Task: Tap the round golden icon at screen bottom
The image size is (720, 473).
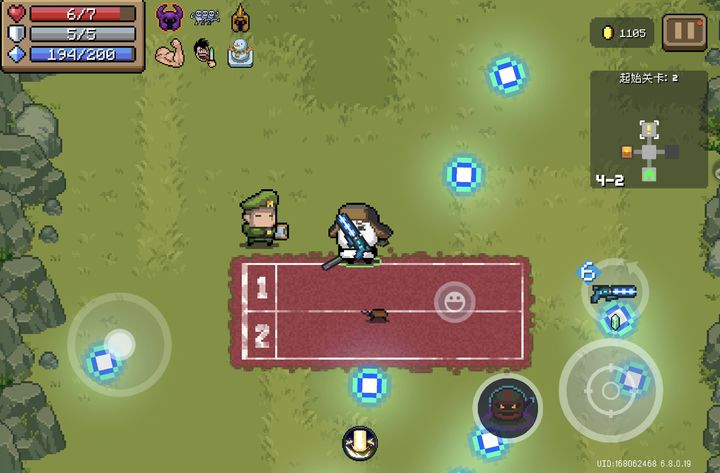Action: (359, 441)
